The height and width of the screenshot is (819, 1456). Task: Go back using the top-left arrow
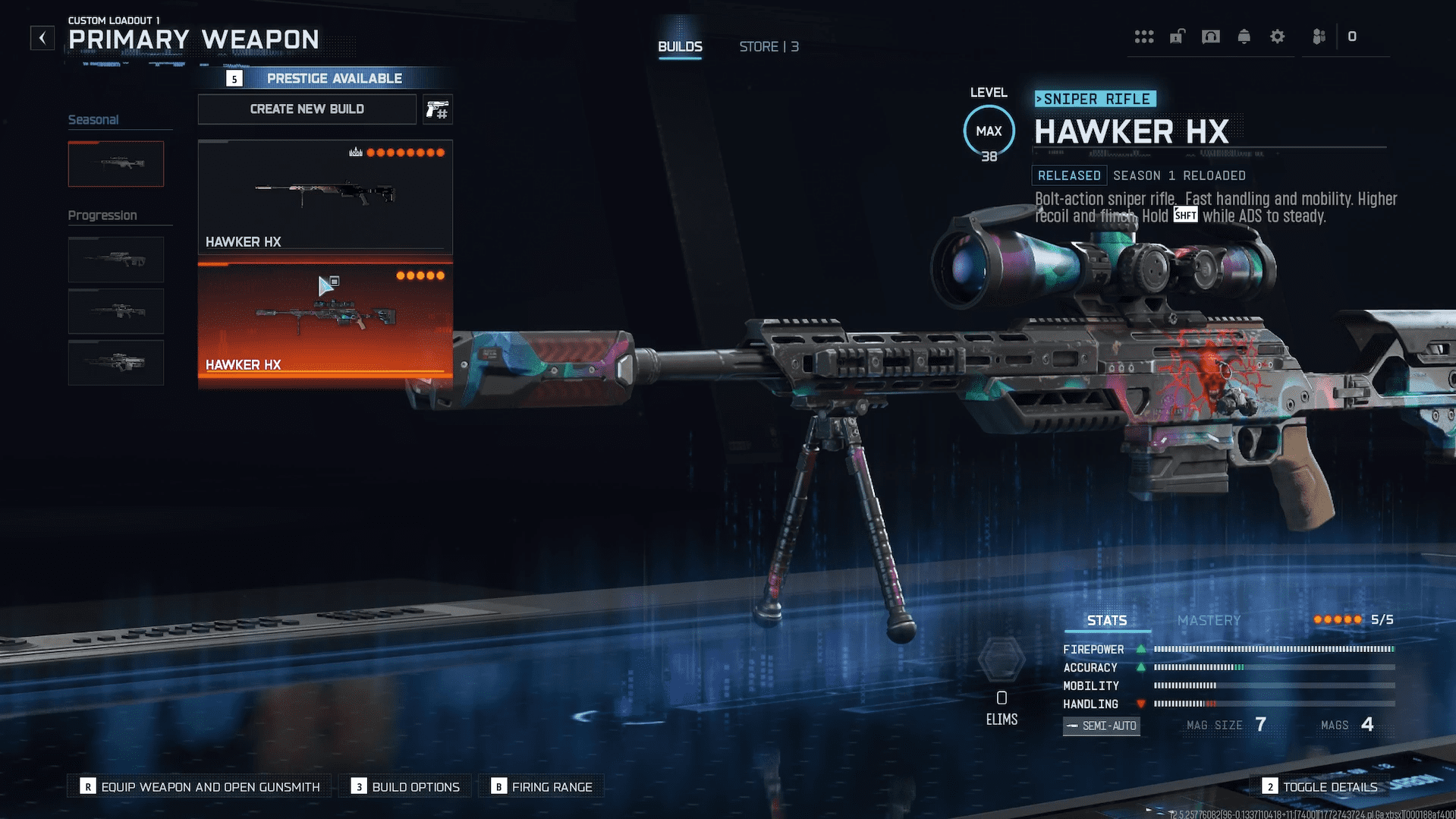pyautogui.click(x=42, y=37)
